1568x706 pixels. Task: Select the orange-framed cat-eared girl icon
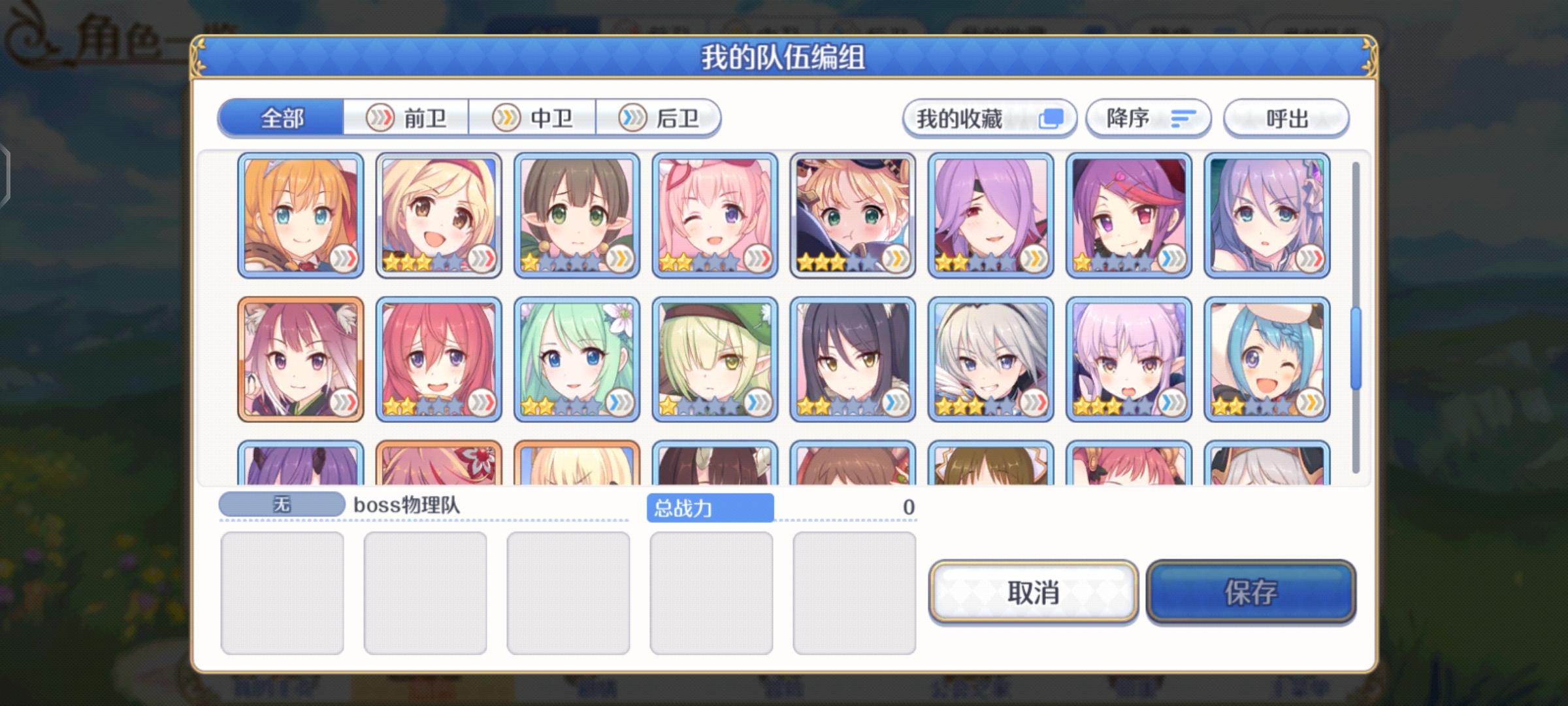(301, 356)
